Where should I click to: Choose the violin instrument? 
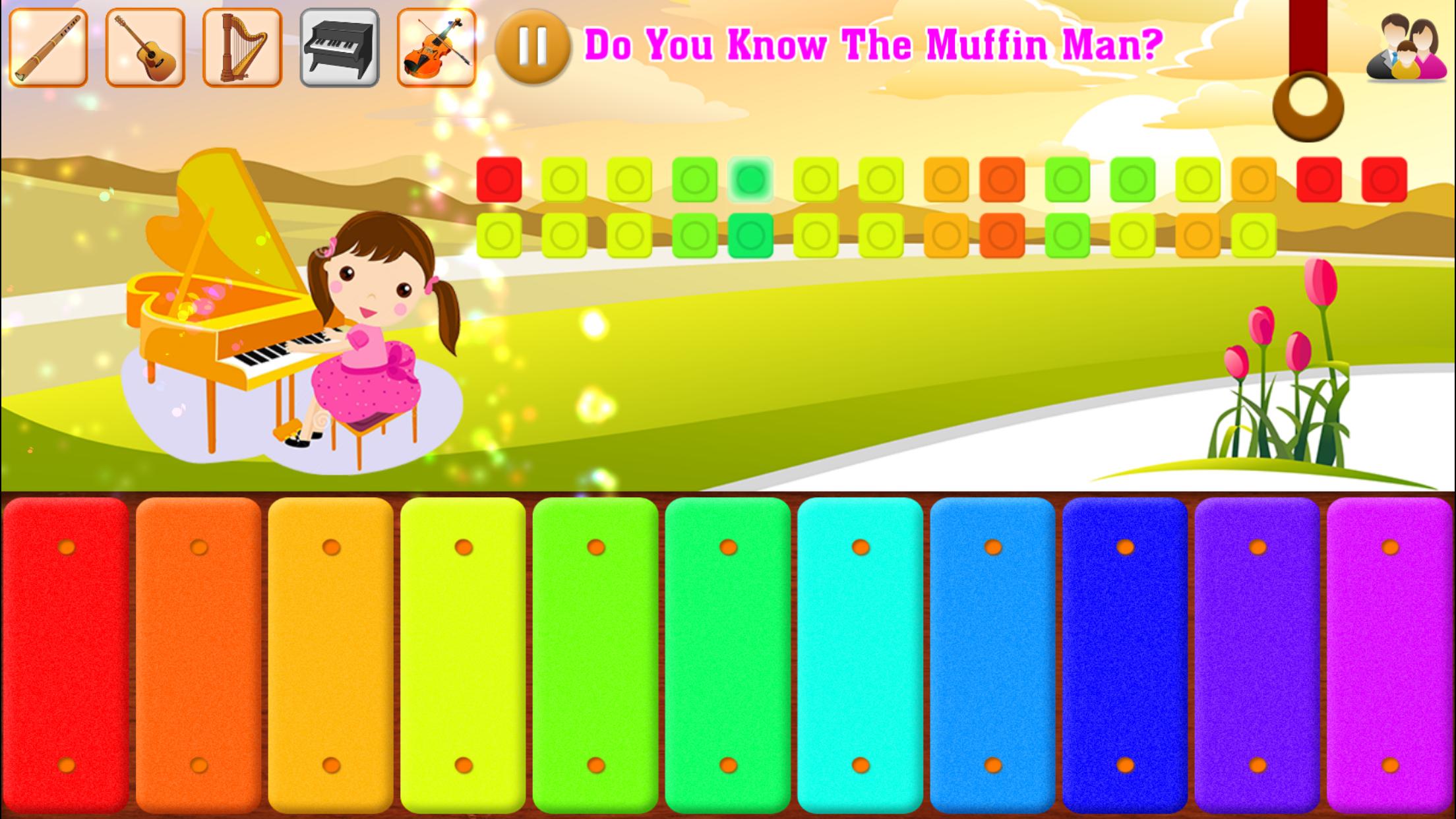click(435, 46)
